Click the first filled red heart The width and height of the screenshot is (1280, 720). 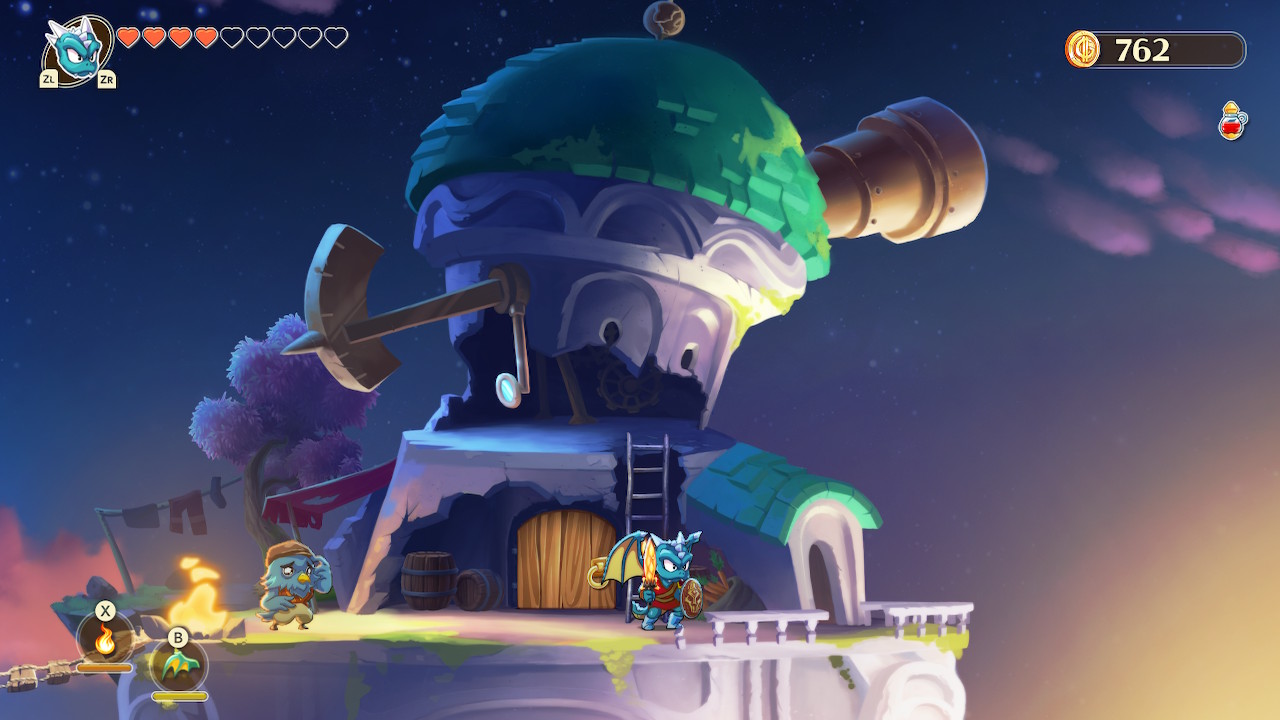click(x=127, y=37)
